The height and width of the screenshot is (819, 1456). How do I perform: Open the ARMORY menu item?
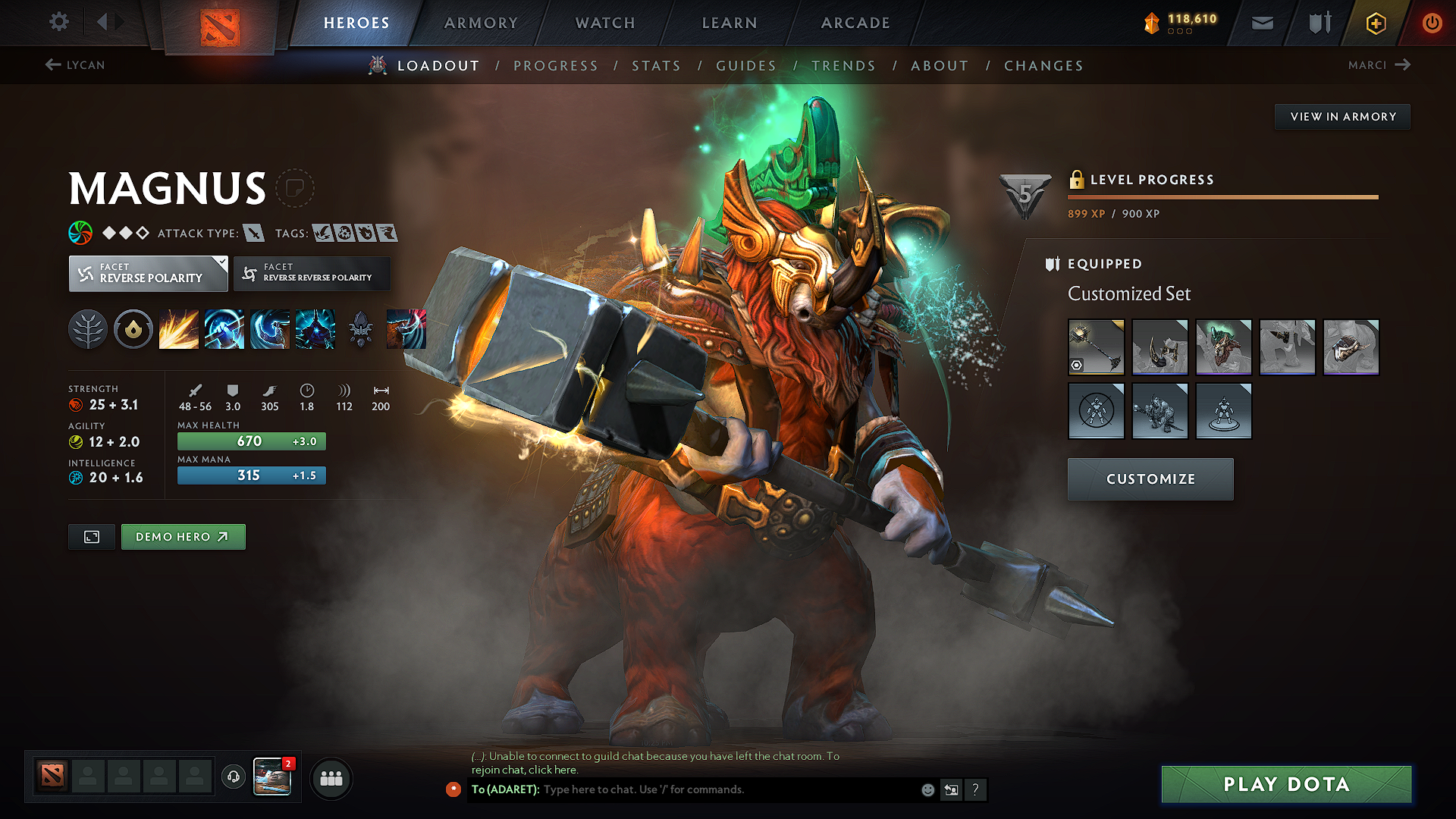(481, 23)
